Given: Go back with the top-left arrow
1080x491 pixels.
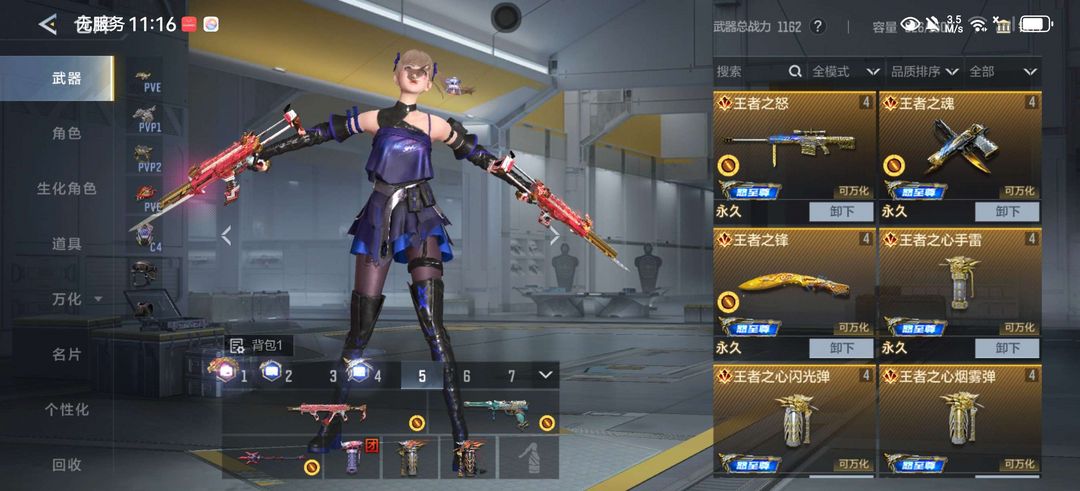Looking at the screenshot, I should [47, 25].
